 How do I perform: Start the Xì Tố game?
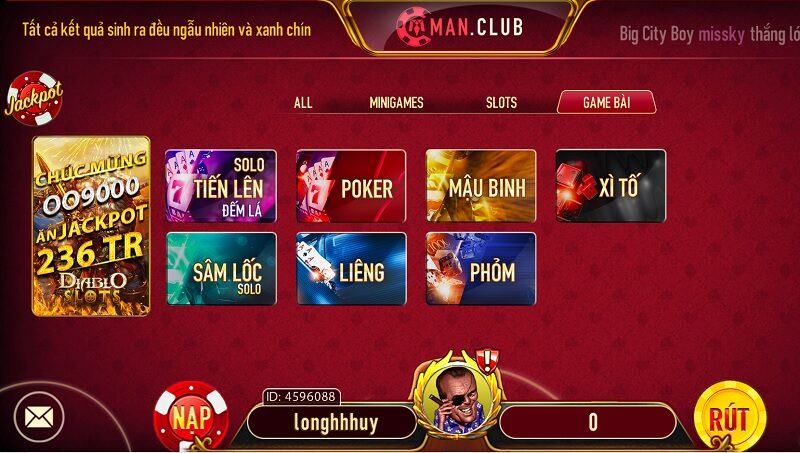click(611, 186)
